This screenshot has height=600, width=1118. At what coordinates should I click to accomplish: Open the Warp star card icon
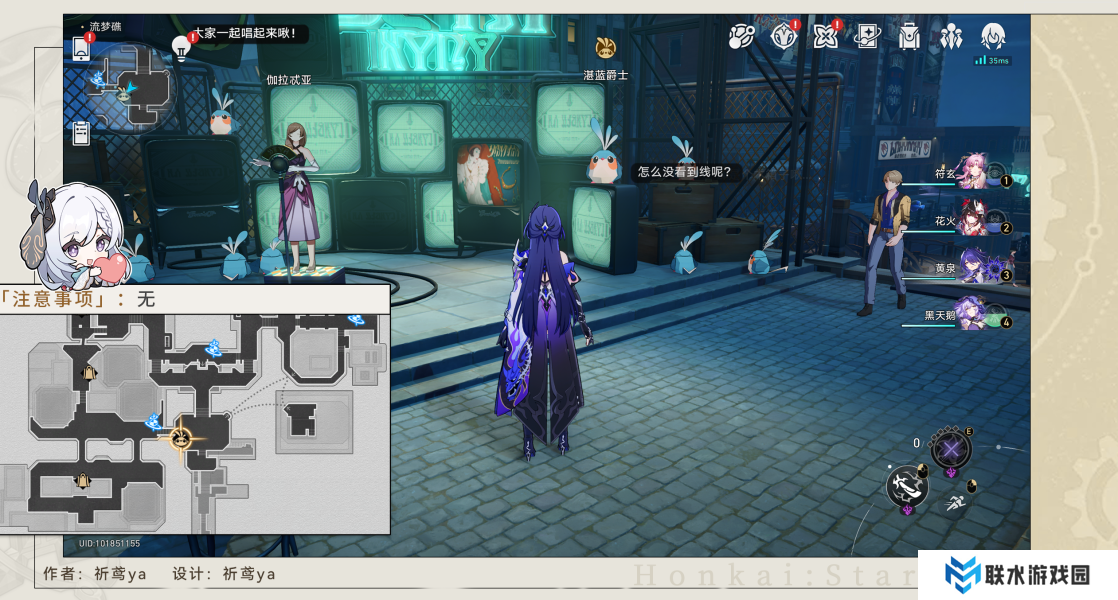867,37
